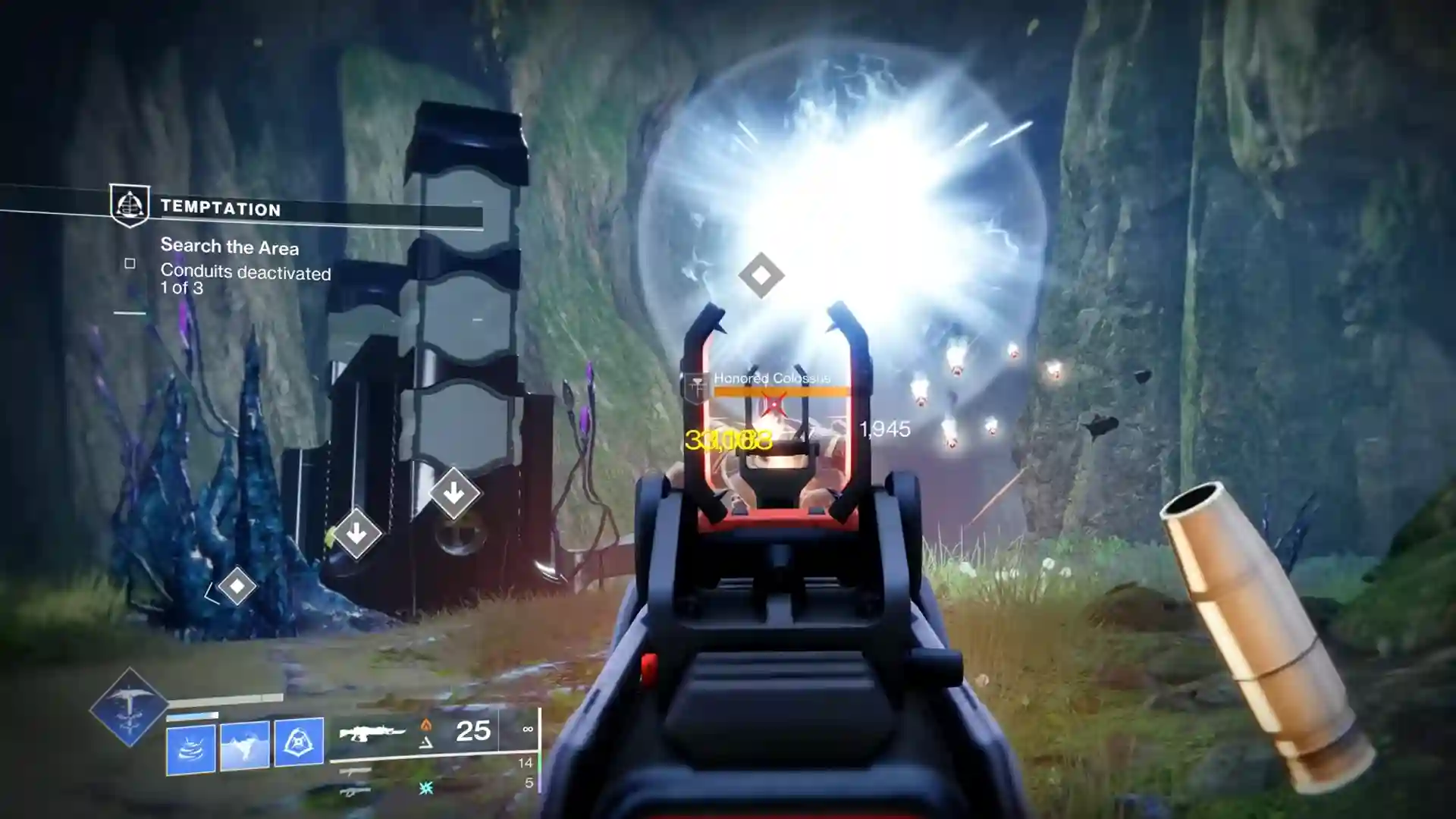This screenshot has width=1456, height=819.
Task: Select the class ability barrier icon
Action: coord(300,742)
